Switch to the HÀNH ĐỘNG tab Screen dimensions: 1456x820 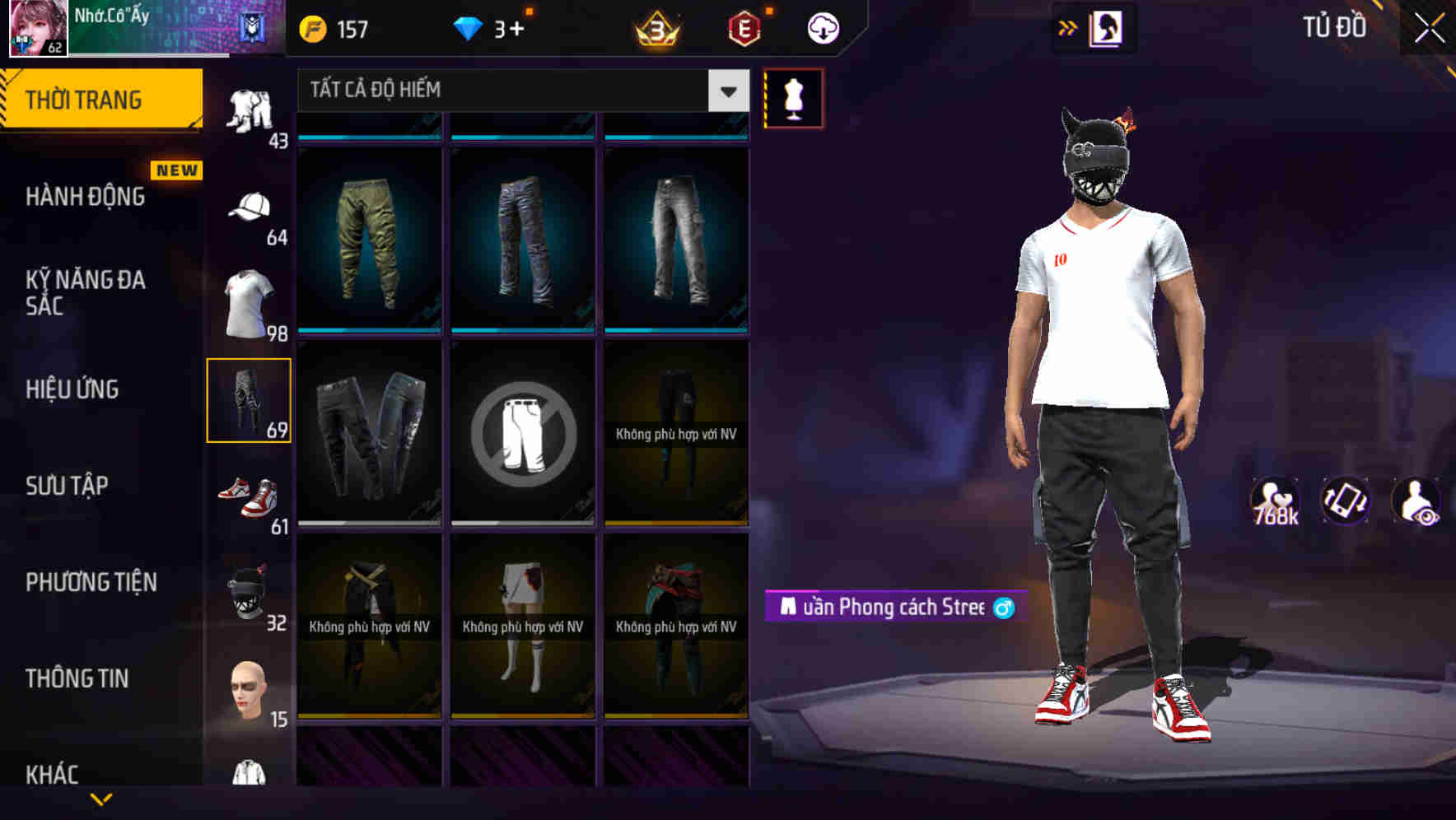click(85, 197)
